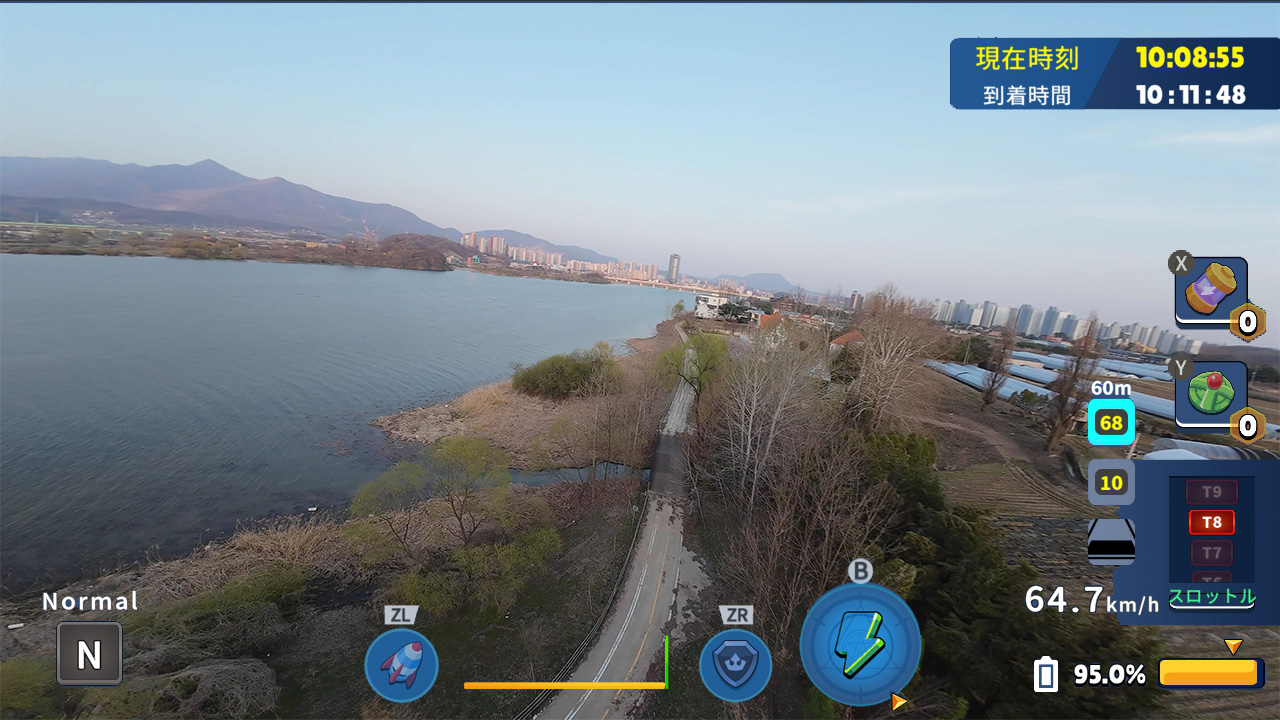Screen dimensions: 1280x720
Task: Switch throttle to T9
Action: [x=1210, y=492]
